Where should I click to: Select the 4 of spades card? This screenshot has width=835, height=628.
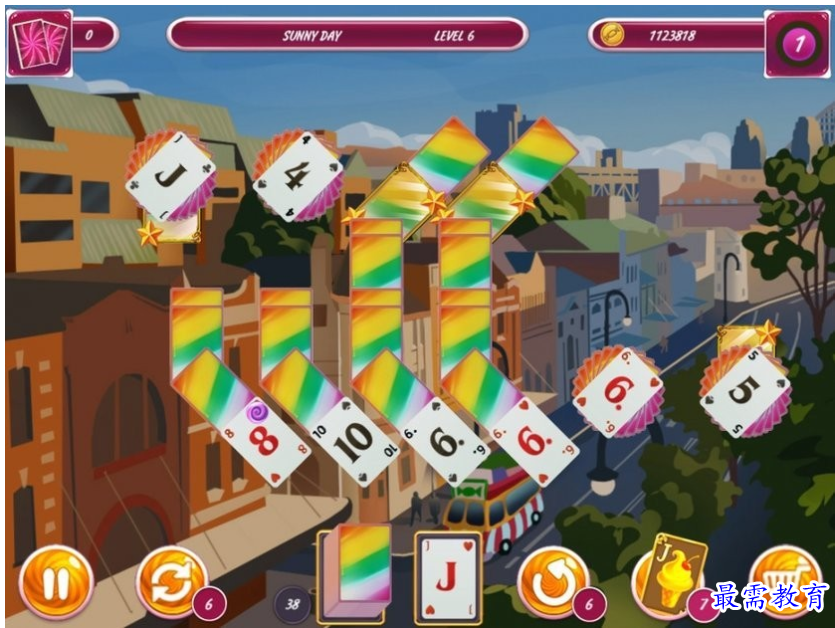pyautogui.click(x=296, y=177)
